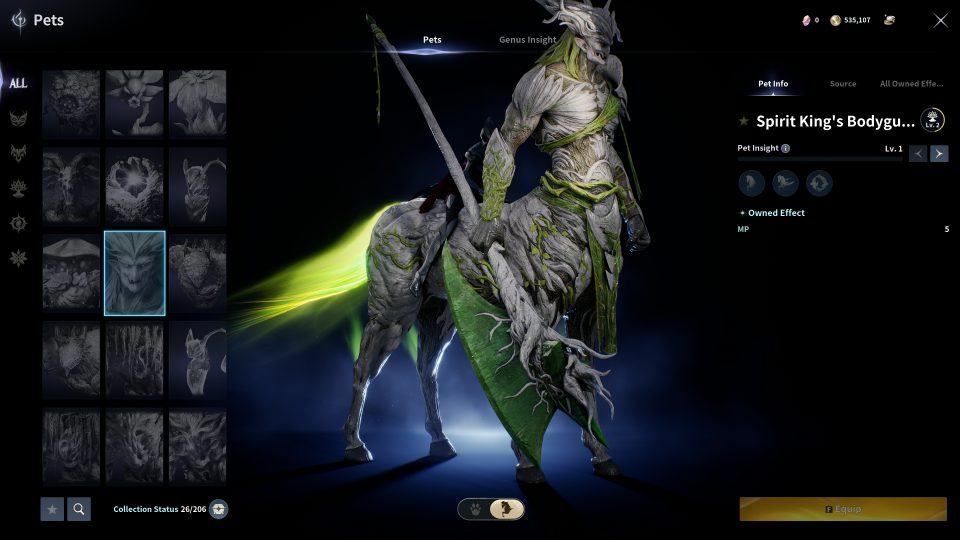Switch to the Genus Insight tab
This screenshot has width=960, height=540.
pyautogui.click(x=527, y=40)
